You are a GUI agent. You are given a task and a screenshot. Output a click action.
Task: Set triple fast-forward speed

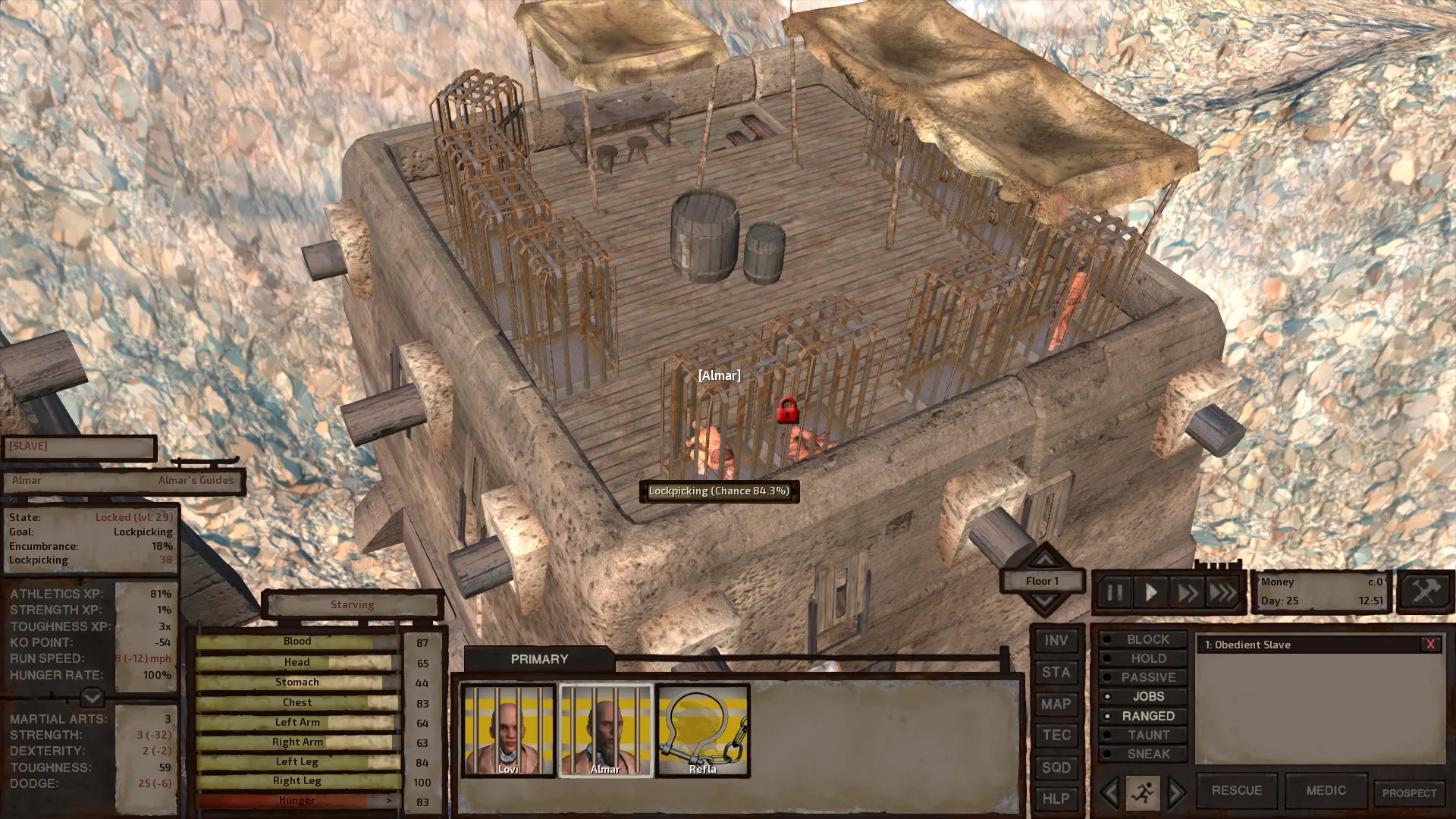pyautogui.click(x=1222, y=592)
